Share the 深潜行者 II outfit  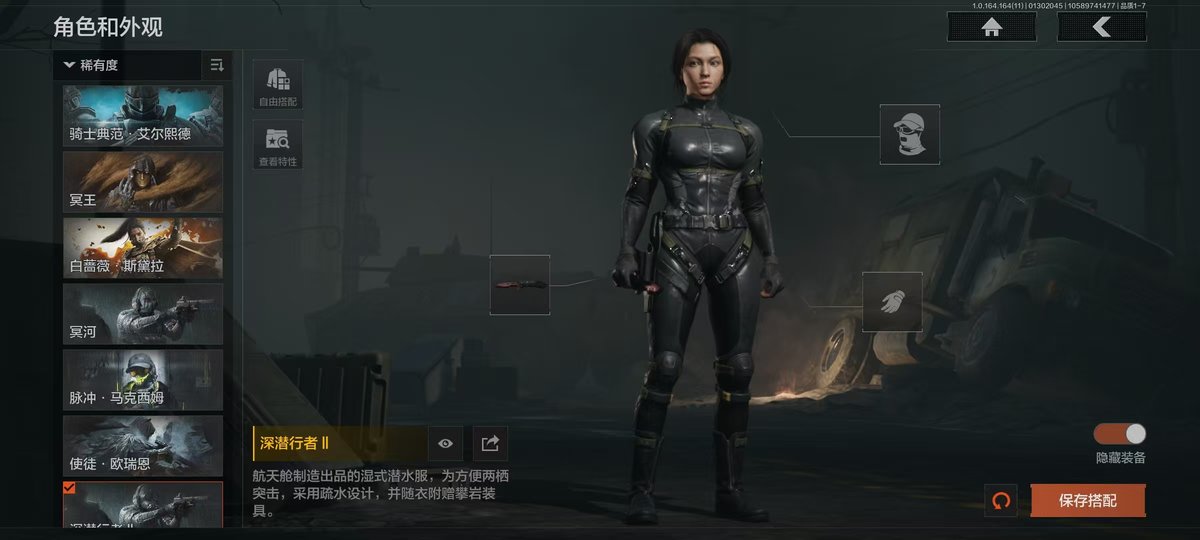[490, 443]
